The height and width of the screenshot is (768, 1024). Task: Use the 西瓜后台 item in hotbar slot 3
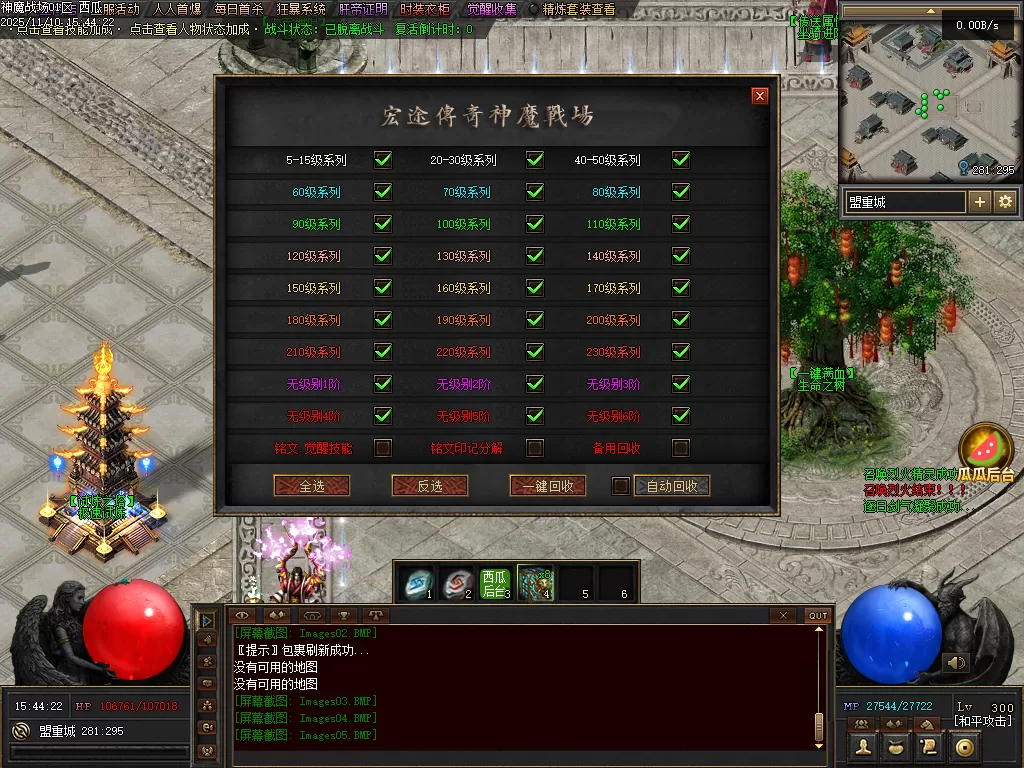(x=495, y=583)
